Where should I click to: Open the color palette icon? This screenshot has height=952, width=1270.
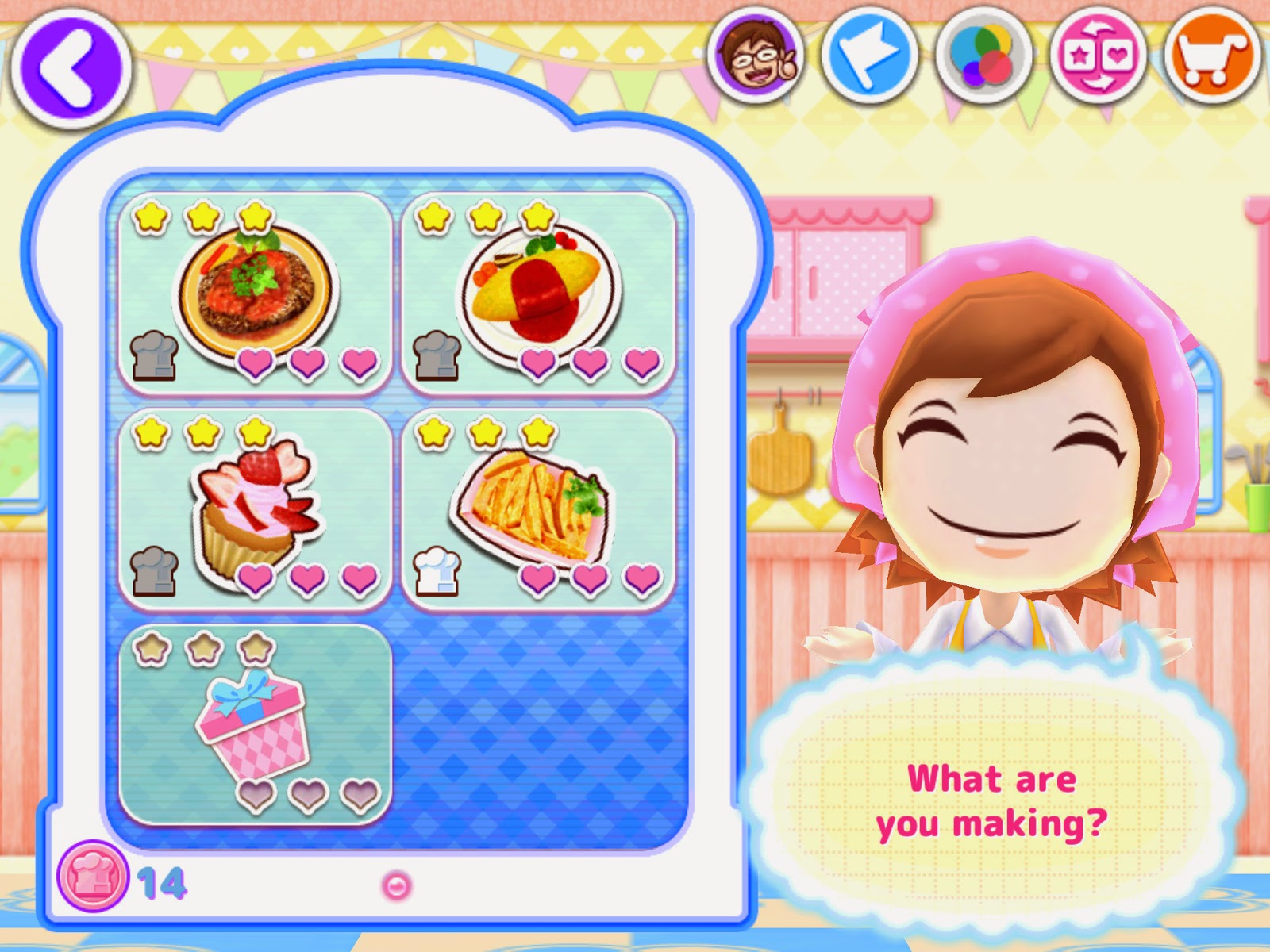[980, 56]
